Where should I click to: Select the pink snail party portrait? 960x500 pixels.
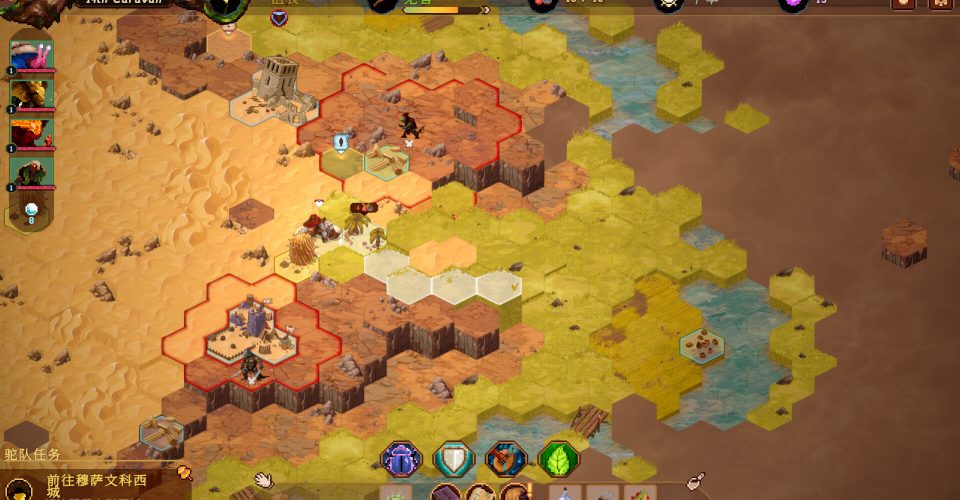click(x=31, y=56)
